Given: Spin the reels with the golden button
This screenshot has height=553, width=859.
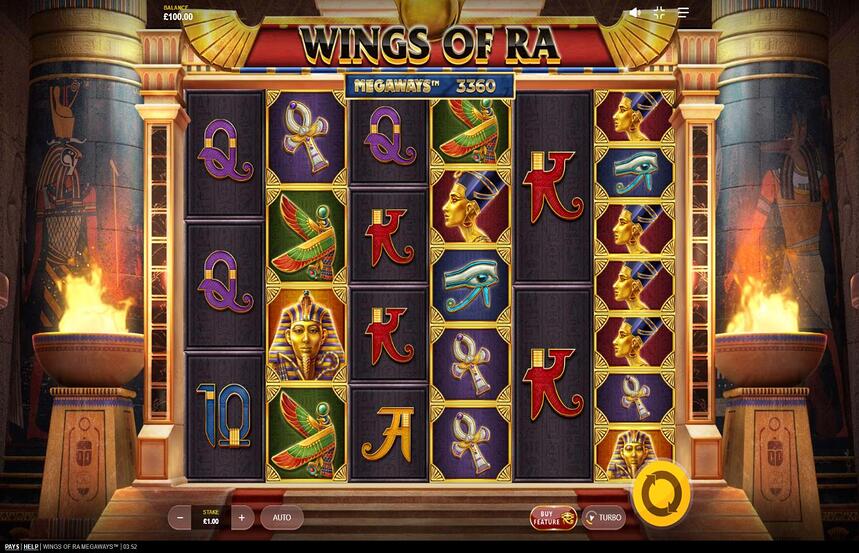Looking at the screenshot, I should click(x=661, y=489).
